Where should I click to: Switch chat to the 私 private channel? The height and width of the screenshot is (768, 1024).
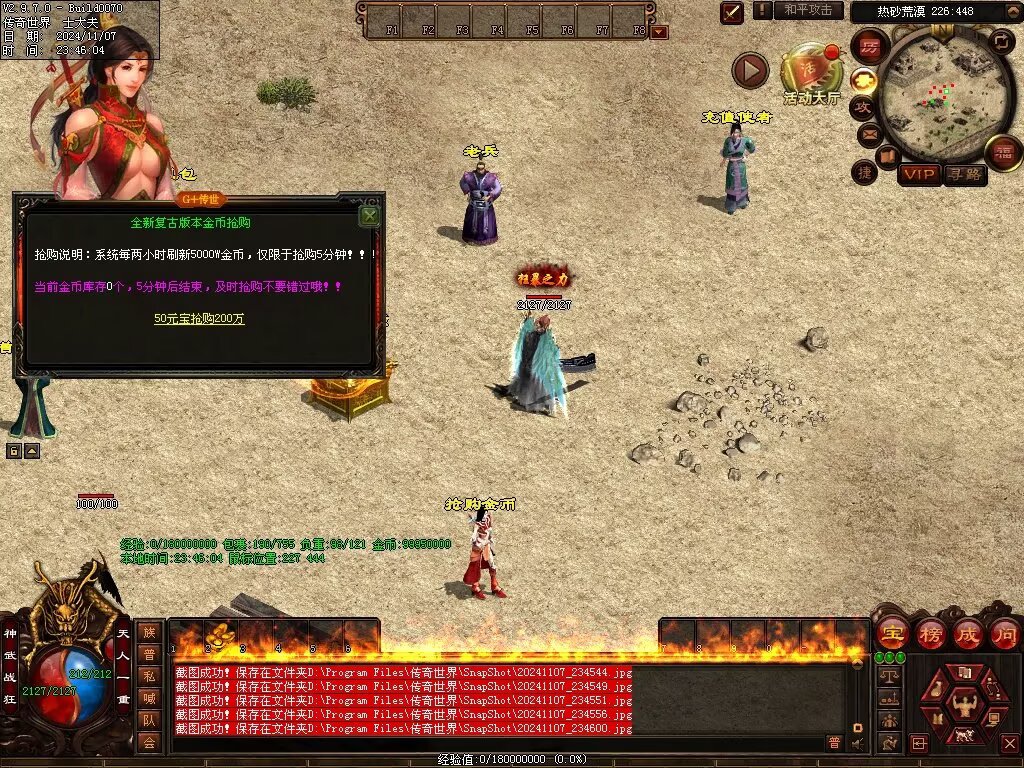(x=149, y=676)
